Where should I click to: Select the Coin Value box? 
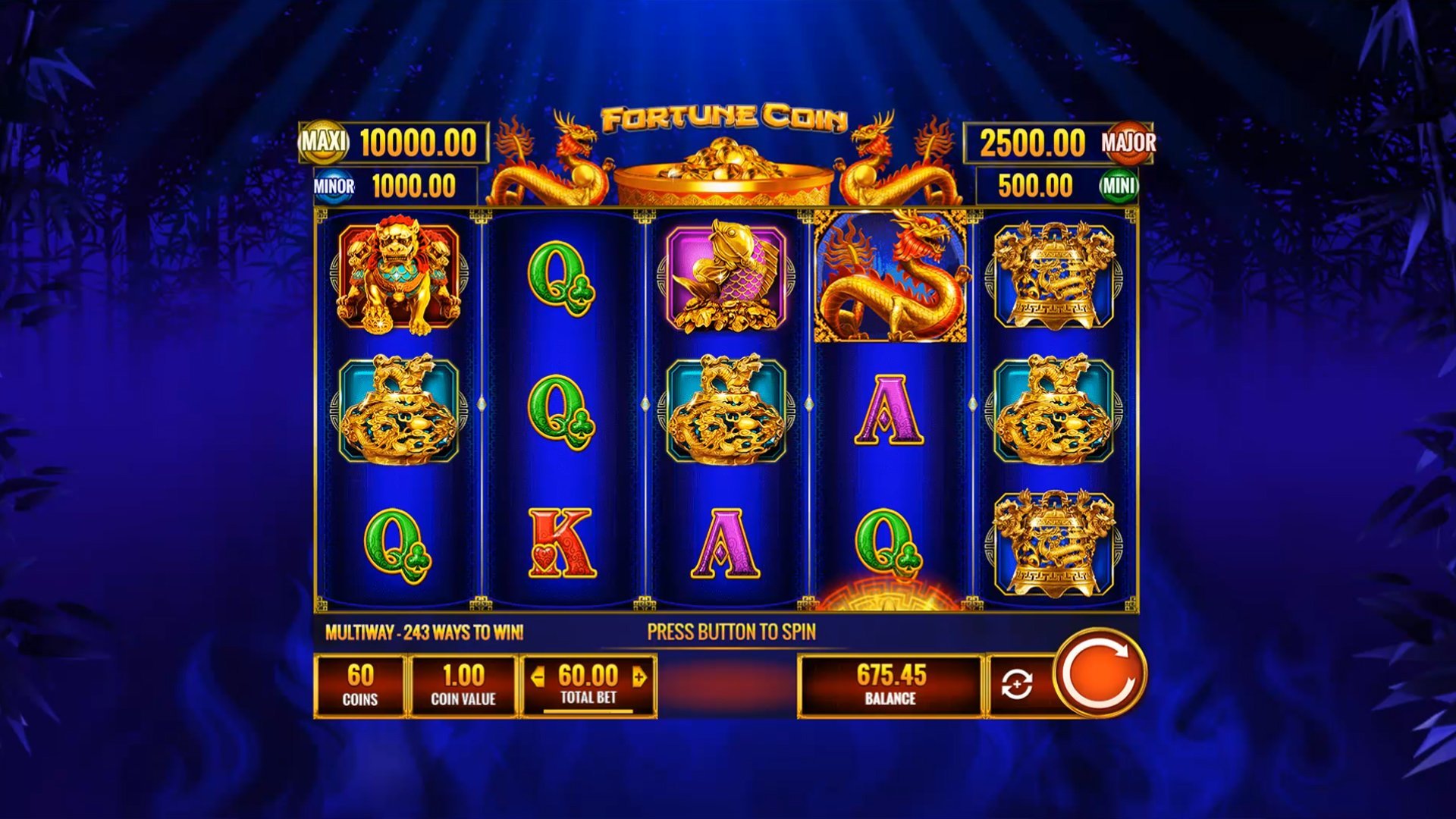pos(463,685)
